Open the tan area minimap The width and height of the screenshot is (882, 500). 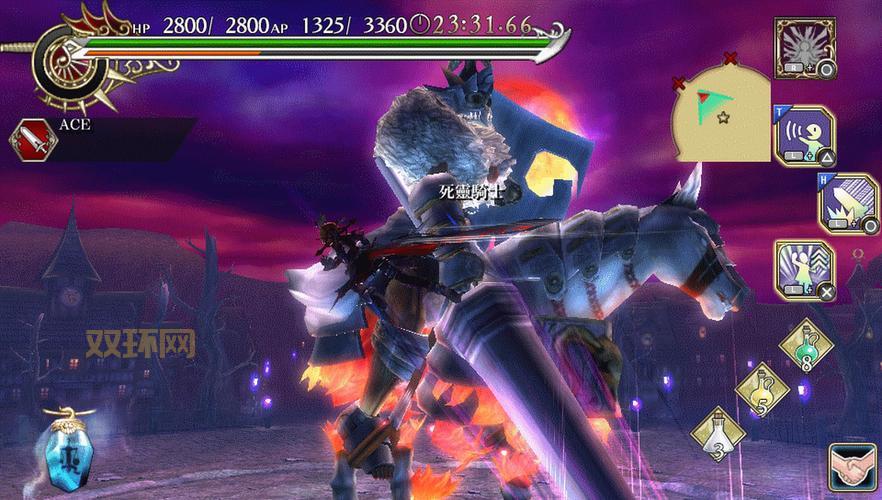point(722,111)
